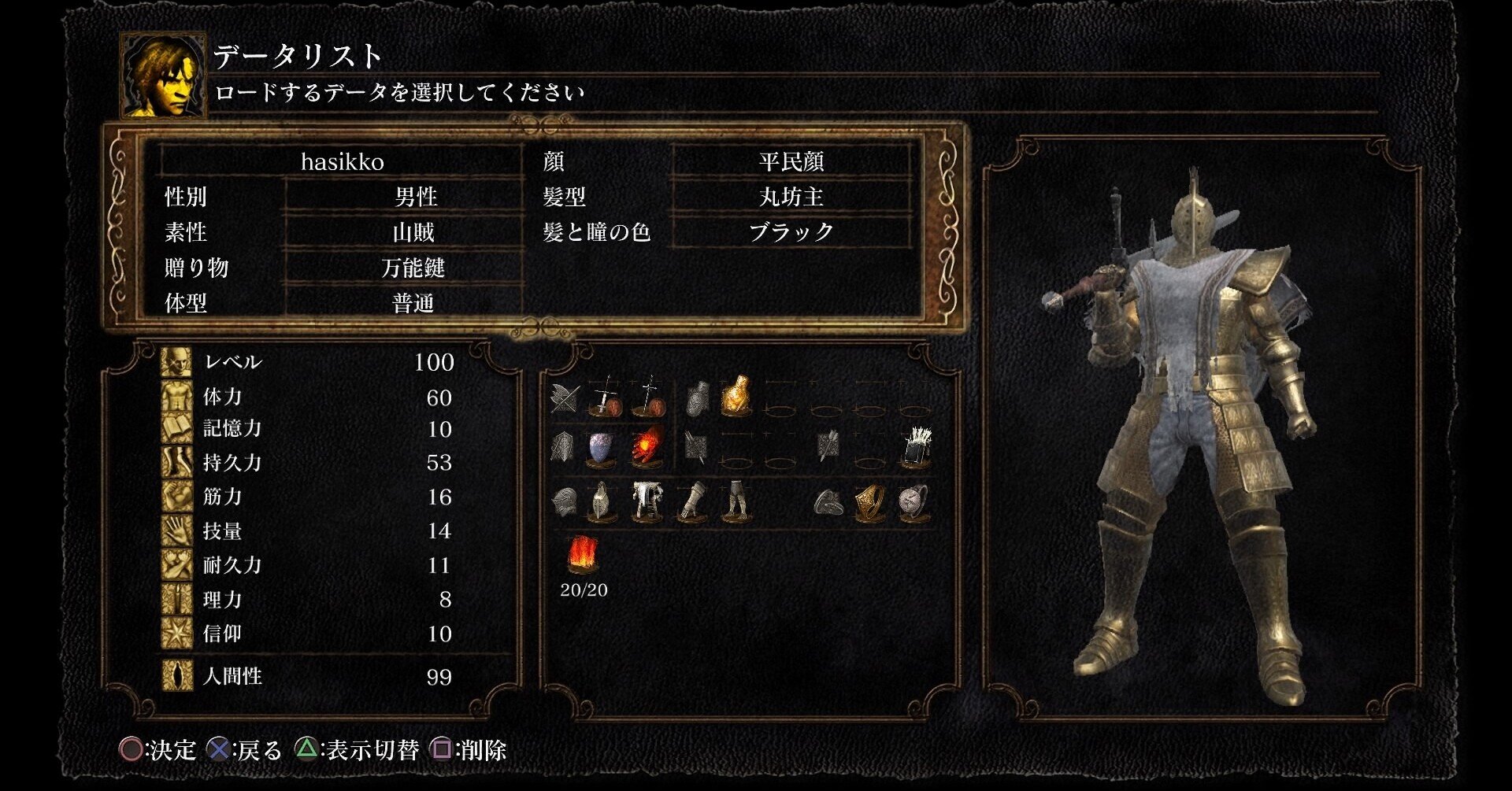
Task: Select the hasikko save data entry
Action: tap(342, 162)
